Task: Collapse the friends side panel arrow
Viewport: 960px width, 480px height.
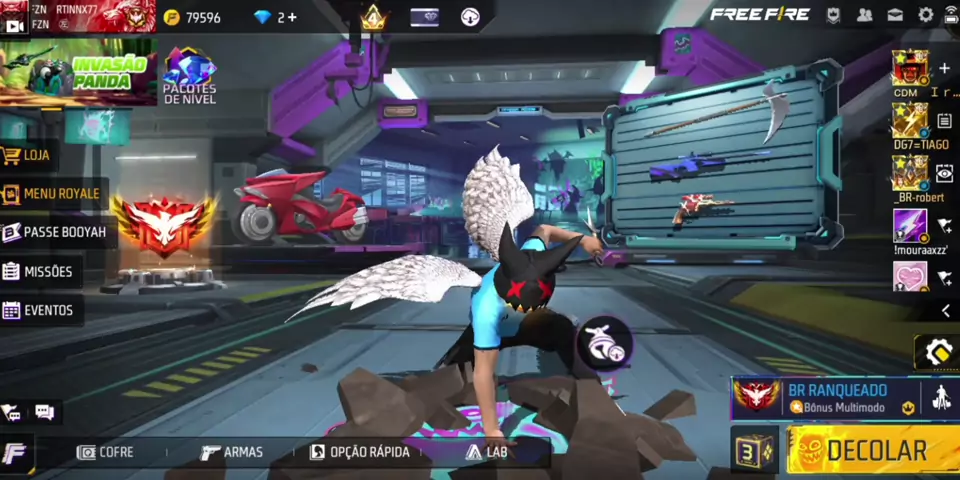Action: [945, 311]
